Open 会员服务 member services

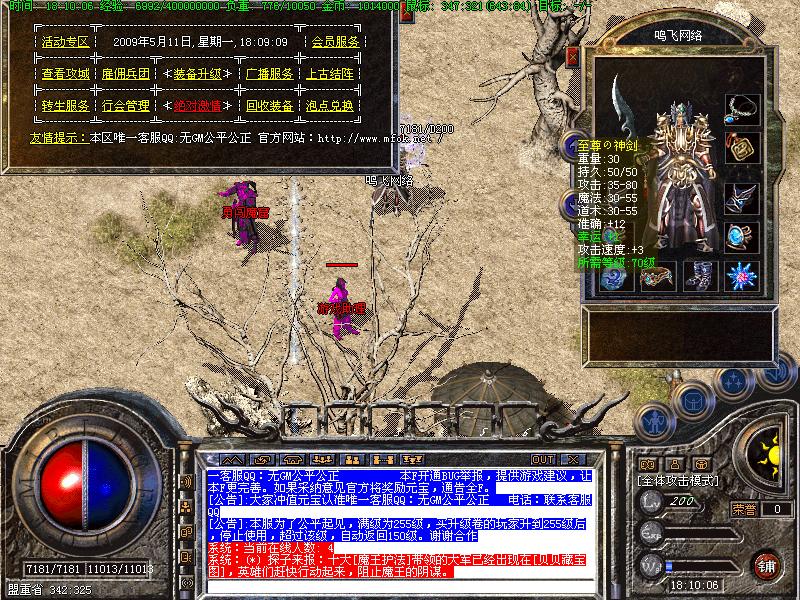coord(335,42)
